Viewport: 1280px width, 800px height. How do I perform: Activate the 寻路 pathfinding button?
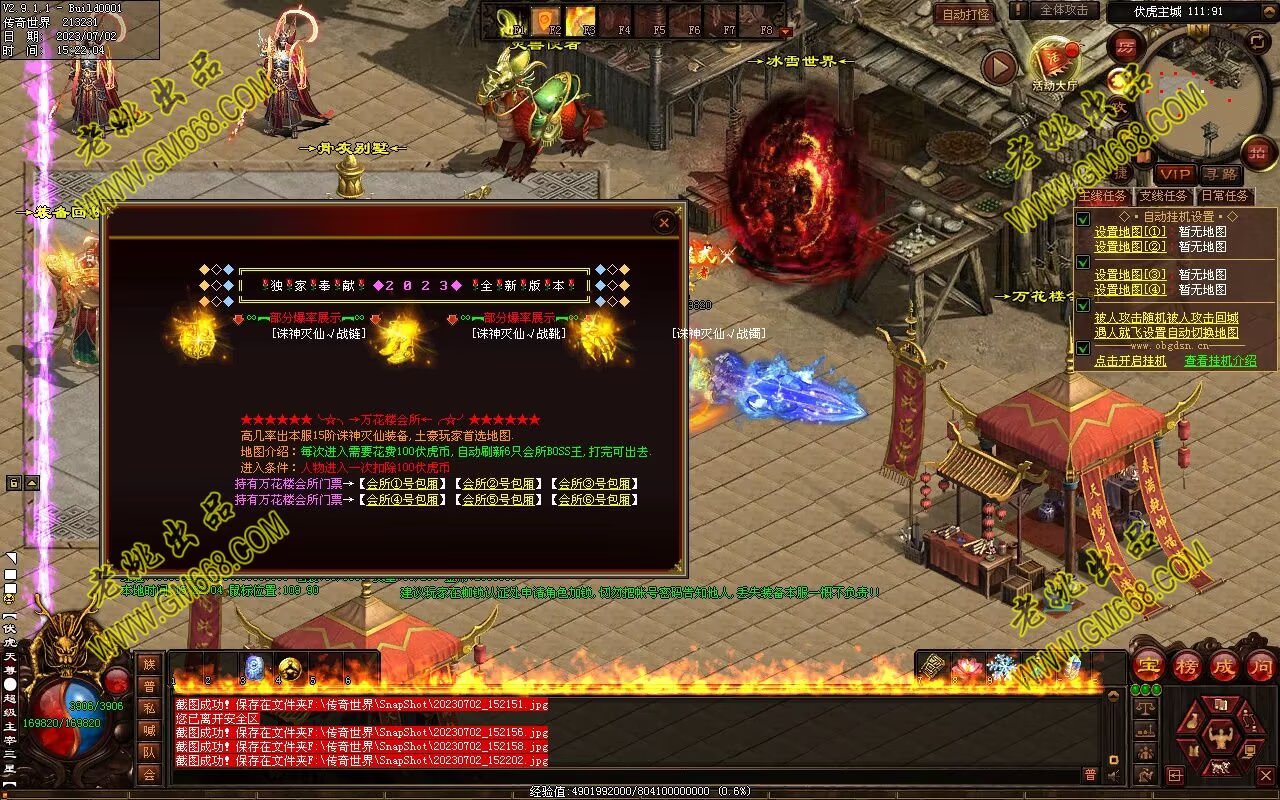[1219, 174]
